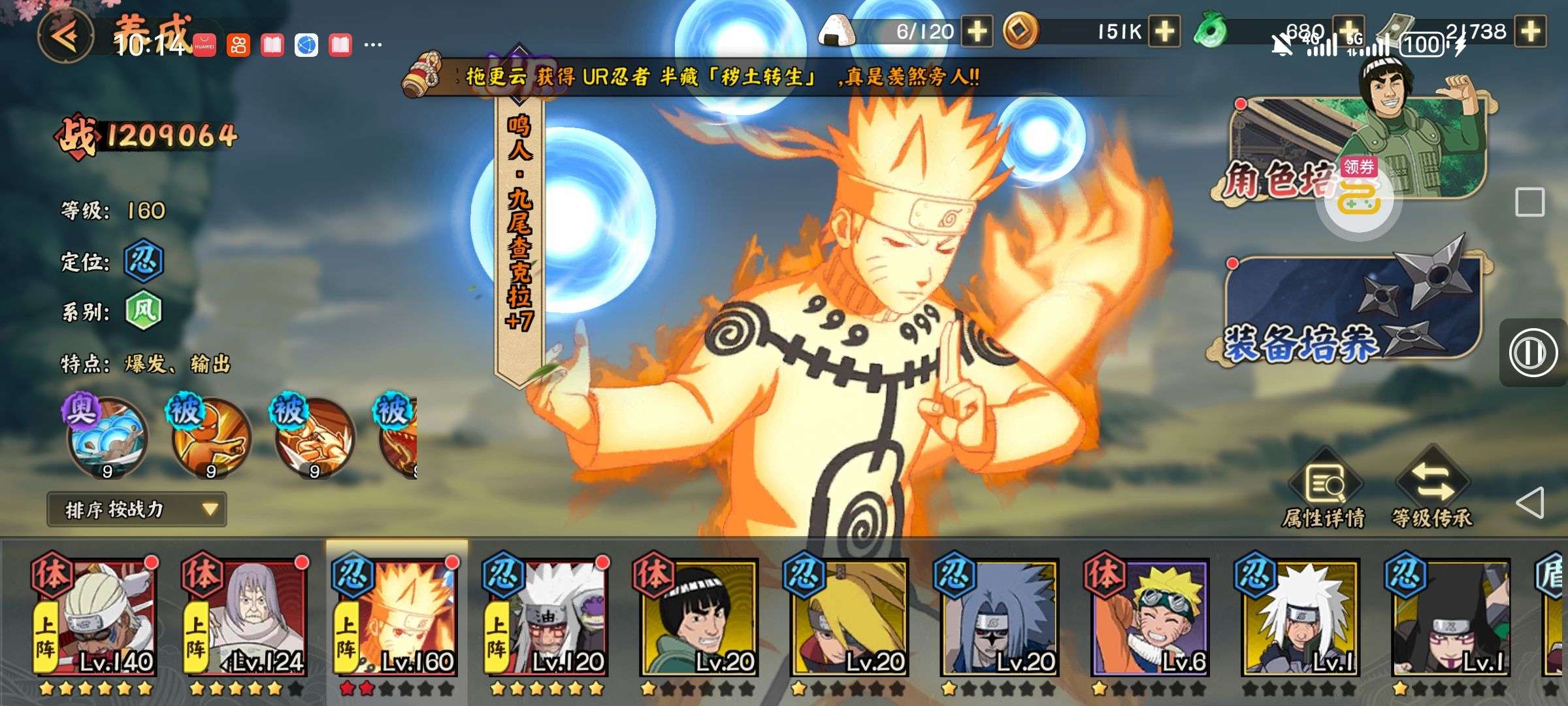Open the 角色培养 character training panel

point(1346,152)
